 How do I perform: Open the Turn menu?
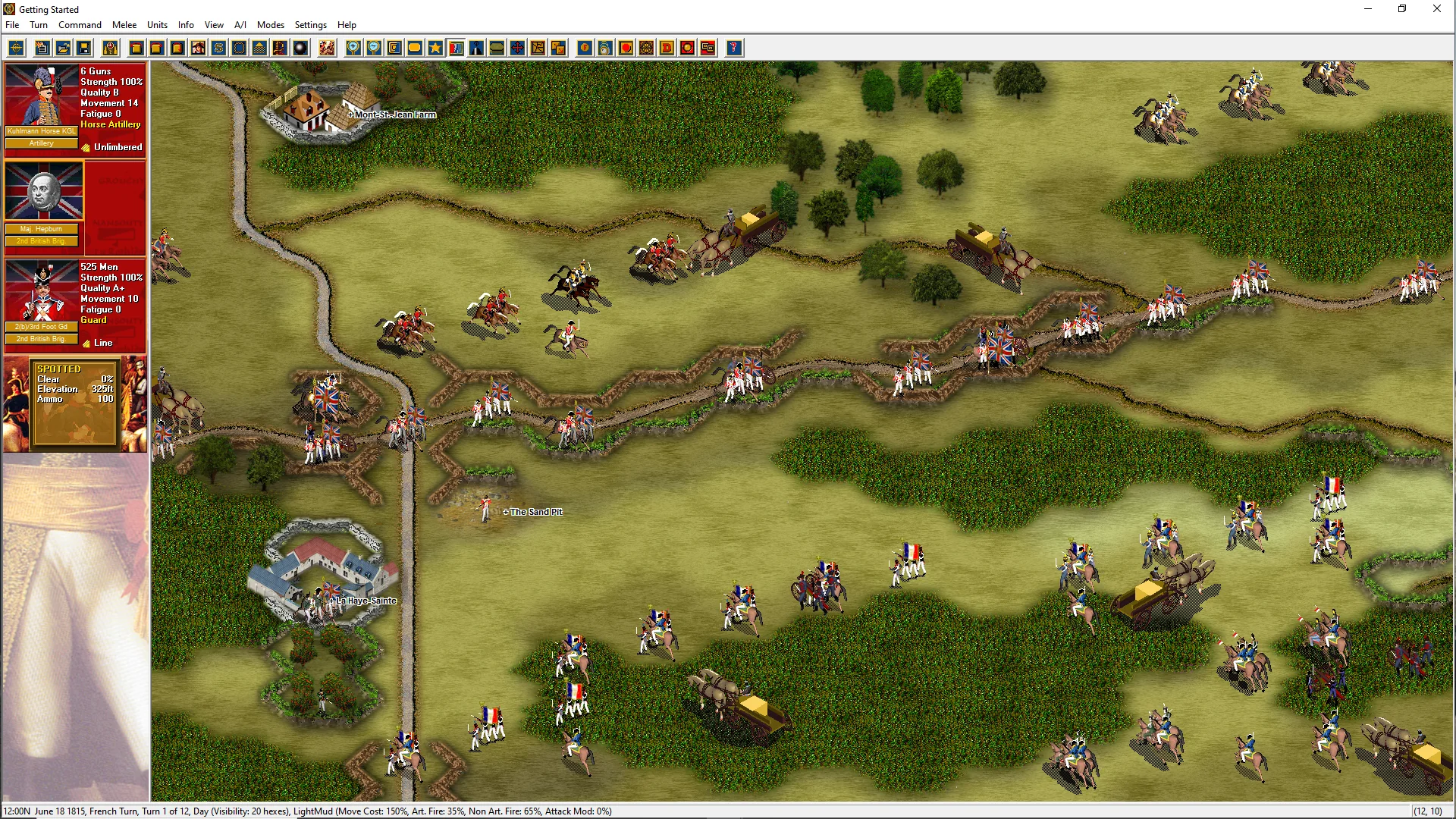click(39, 25)
